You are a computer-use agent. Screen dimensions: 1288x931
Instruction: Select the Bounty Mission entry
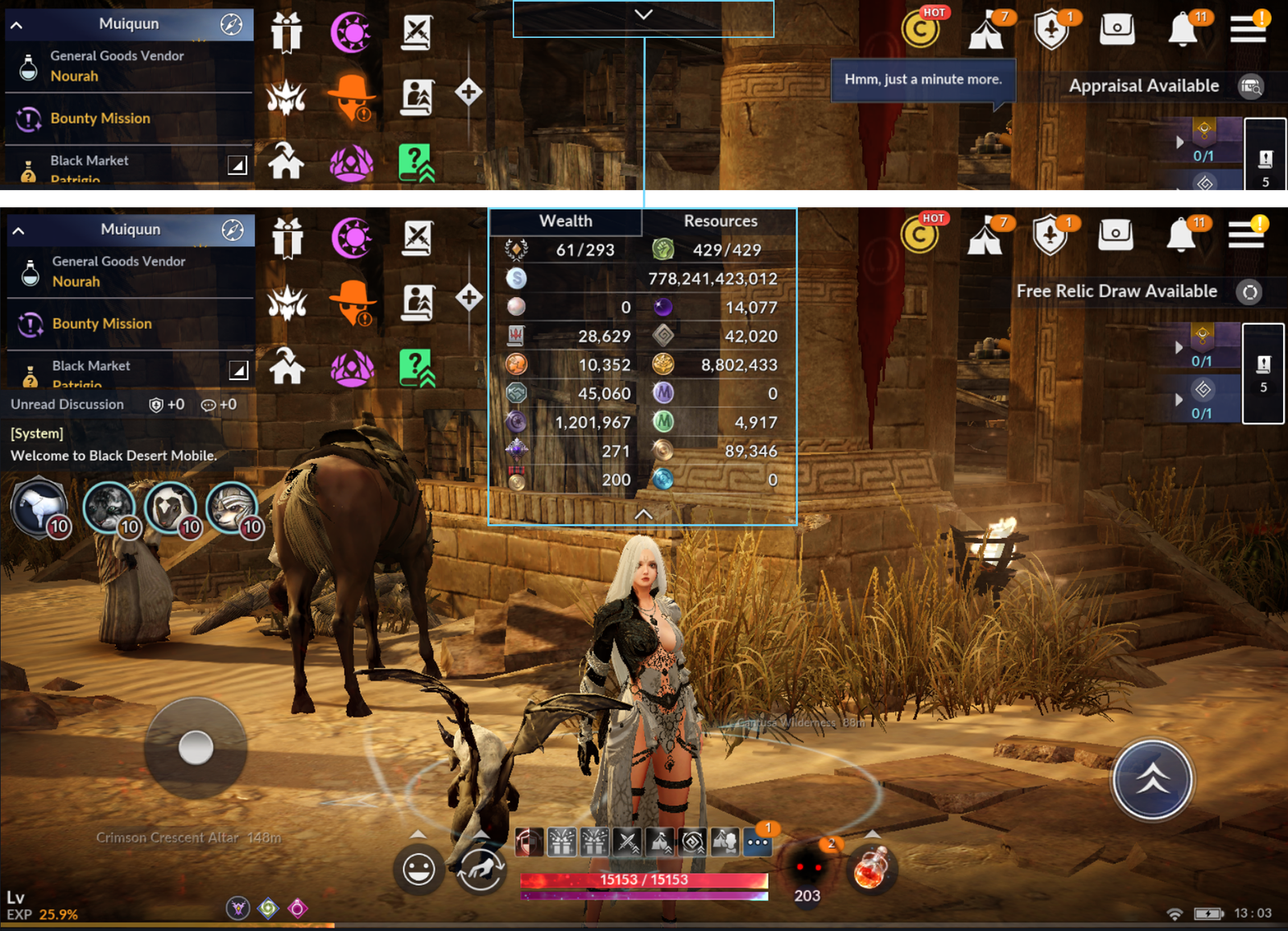click(x=101, y=323)
